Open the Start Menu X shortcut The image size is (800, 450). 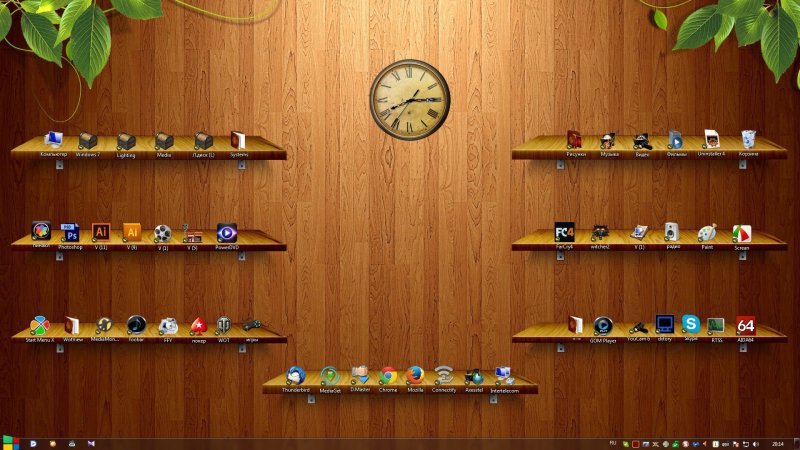tap(40, 326)
